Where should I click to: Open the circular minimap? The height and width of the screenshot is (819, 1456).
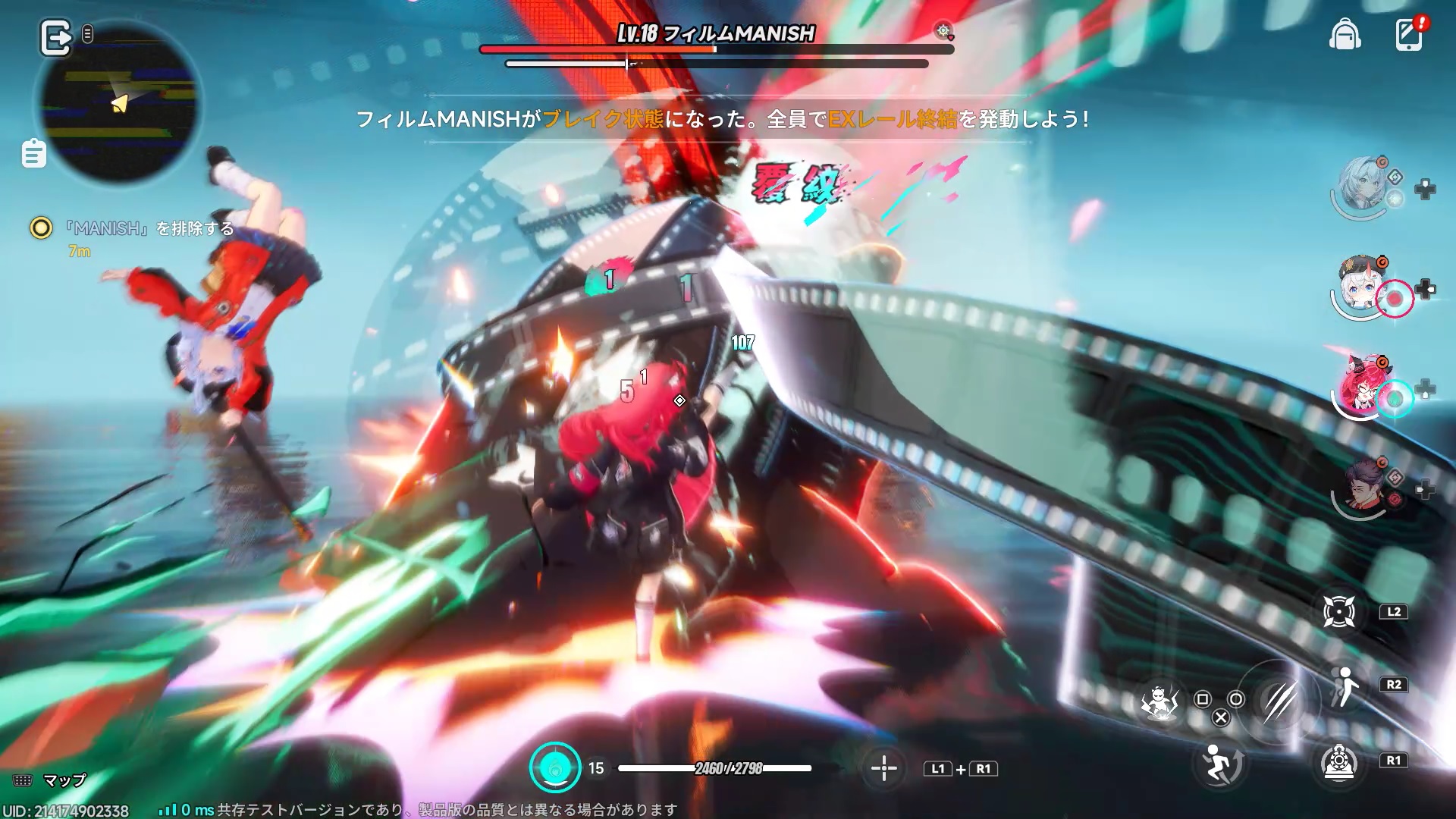tap(119, 104)
